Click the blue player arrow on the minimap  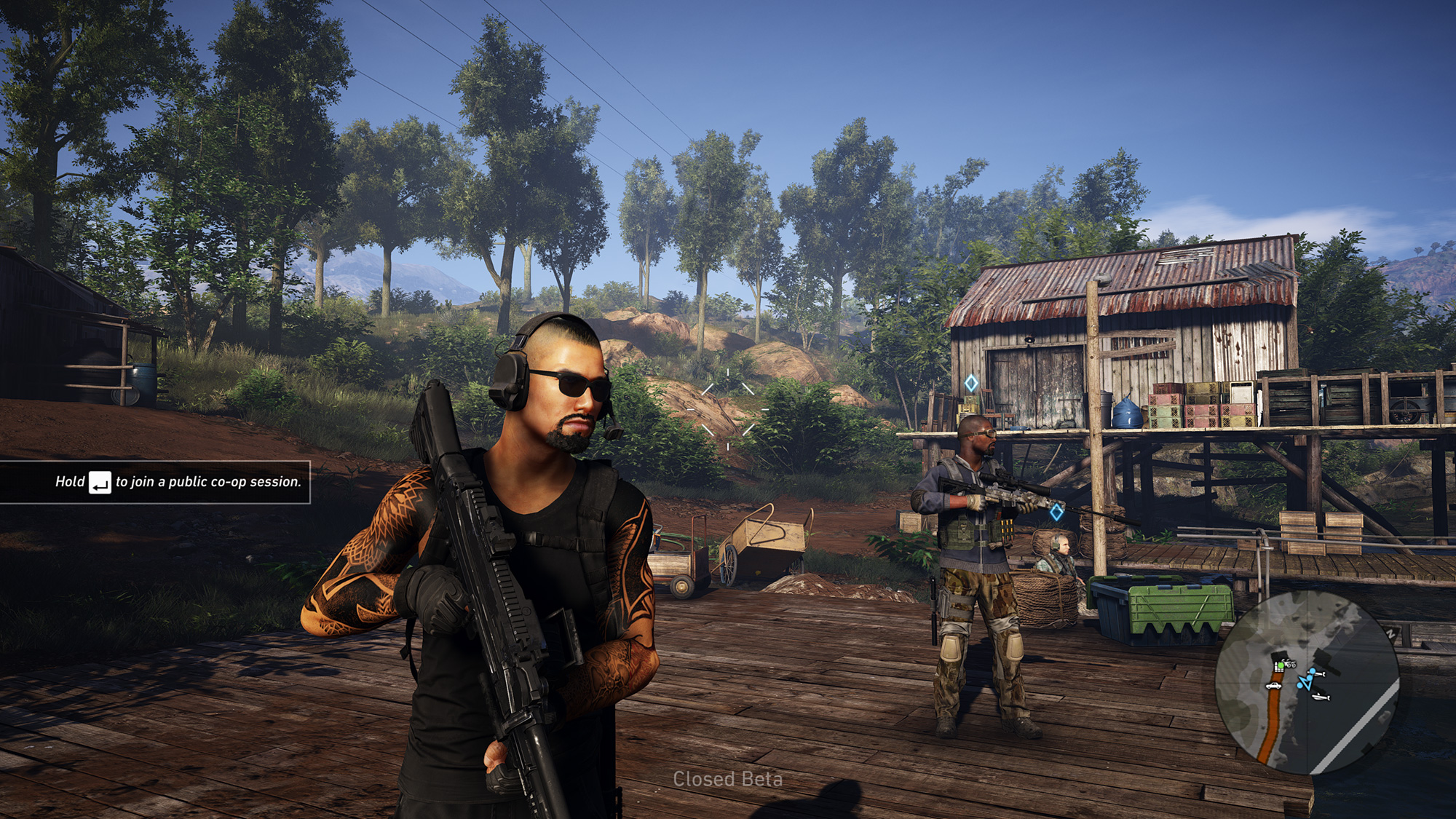tap(1305, 682)
